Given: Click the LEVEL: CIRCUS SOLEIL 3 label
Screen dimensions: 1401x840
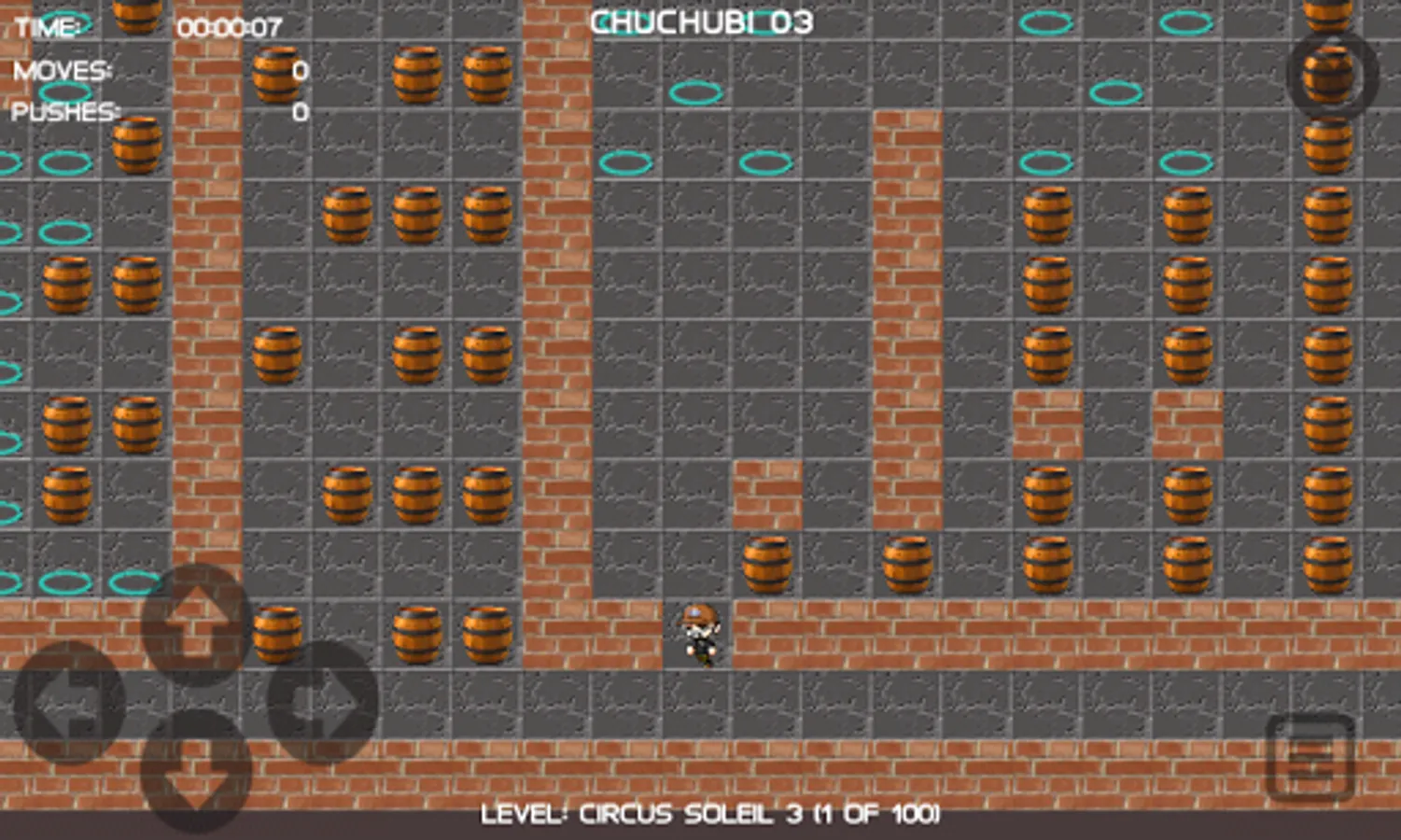Looking at the screenshot, I should pos(711,812).
